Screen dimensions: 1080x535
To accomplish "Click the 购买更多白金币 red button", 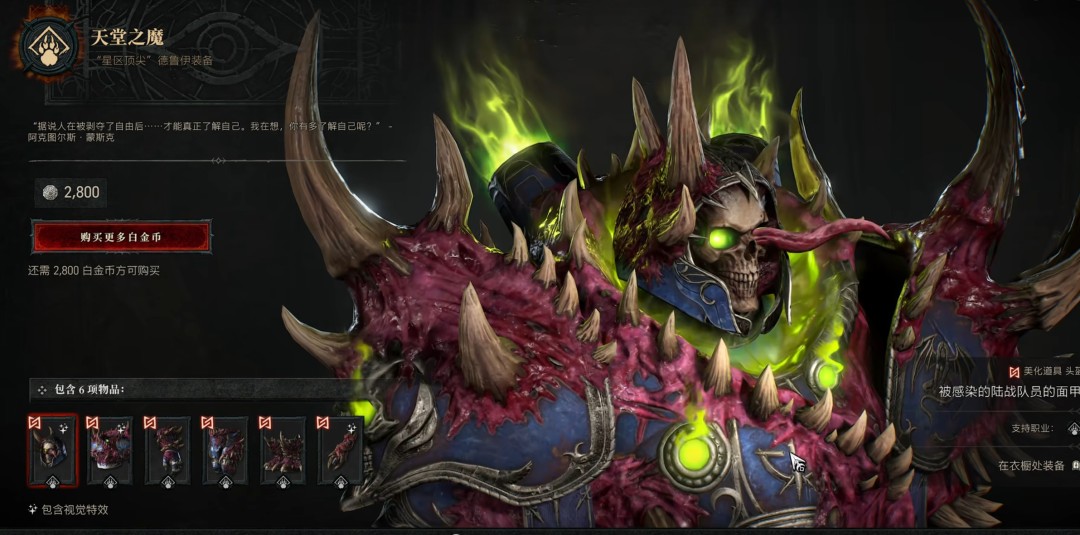I will pos(121,237).
